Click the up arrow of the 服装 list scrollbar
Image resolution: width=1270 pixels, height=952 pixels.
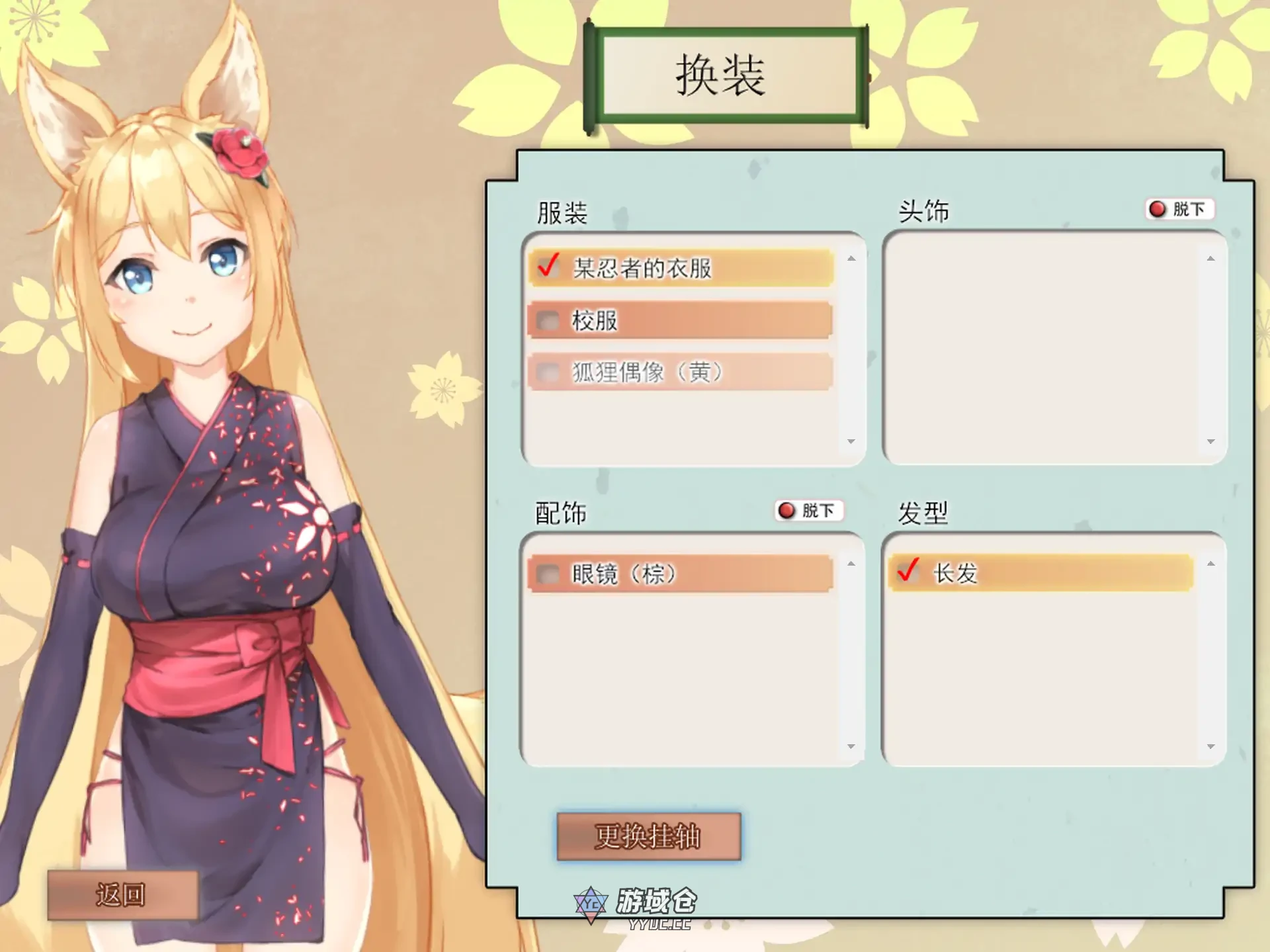[850, 258]
